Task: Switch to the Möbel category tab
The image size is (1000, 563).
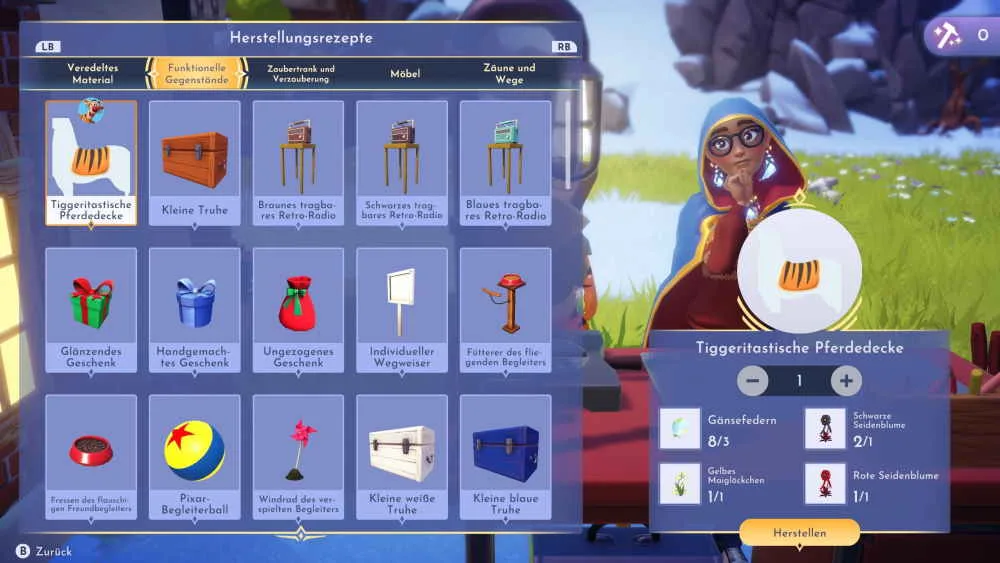Action: point(405,73)
